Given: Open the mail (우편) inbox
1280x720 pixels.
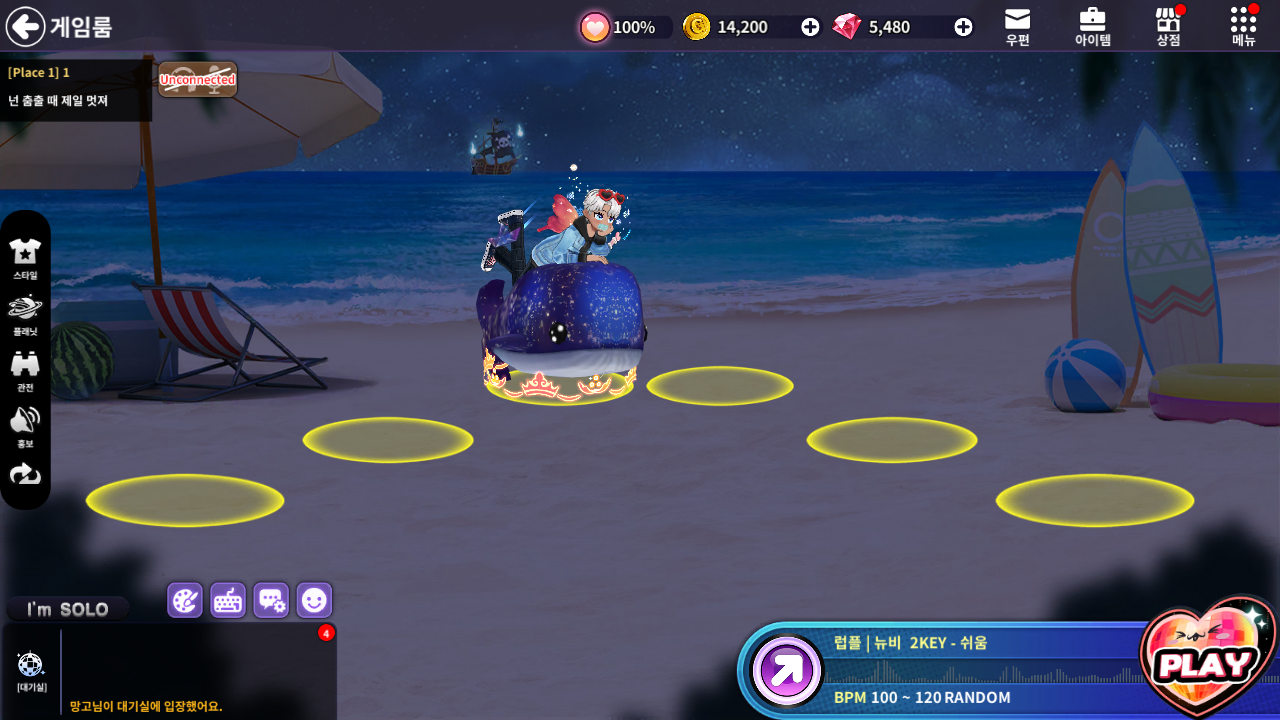Looking at the screenshot, I should point(1017,27).
